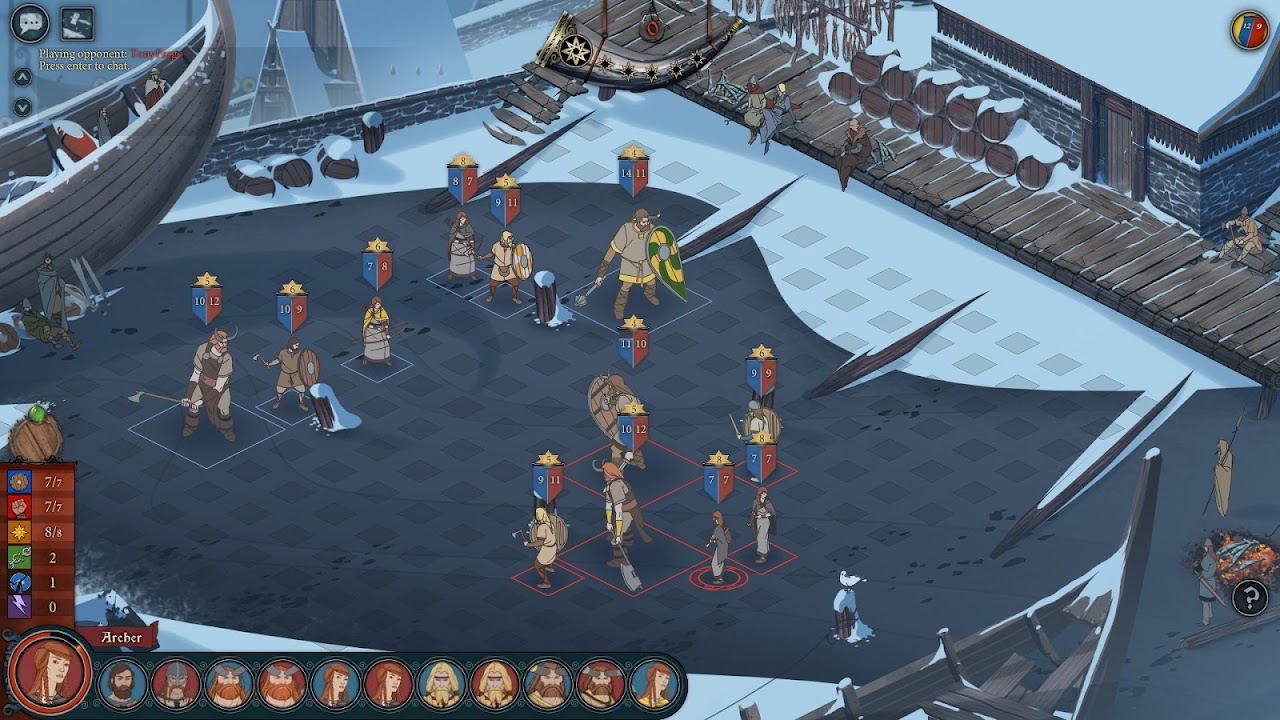Open the question mark help button
Viewport: 1280px width, 720px height.
tap(1249, 598)
